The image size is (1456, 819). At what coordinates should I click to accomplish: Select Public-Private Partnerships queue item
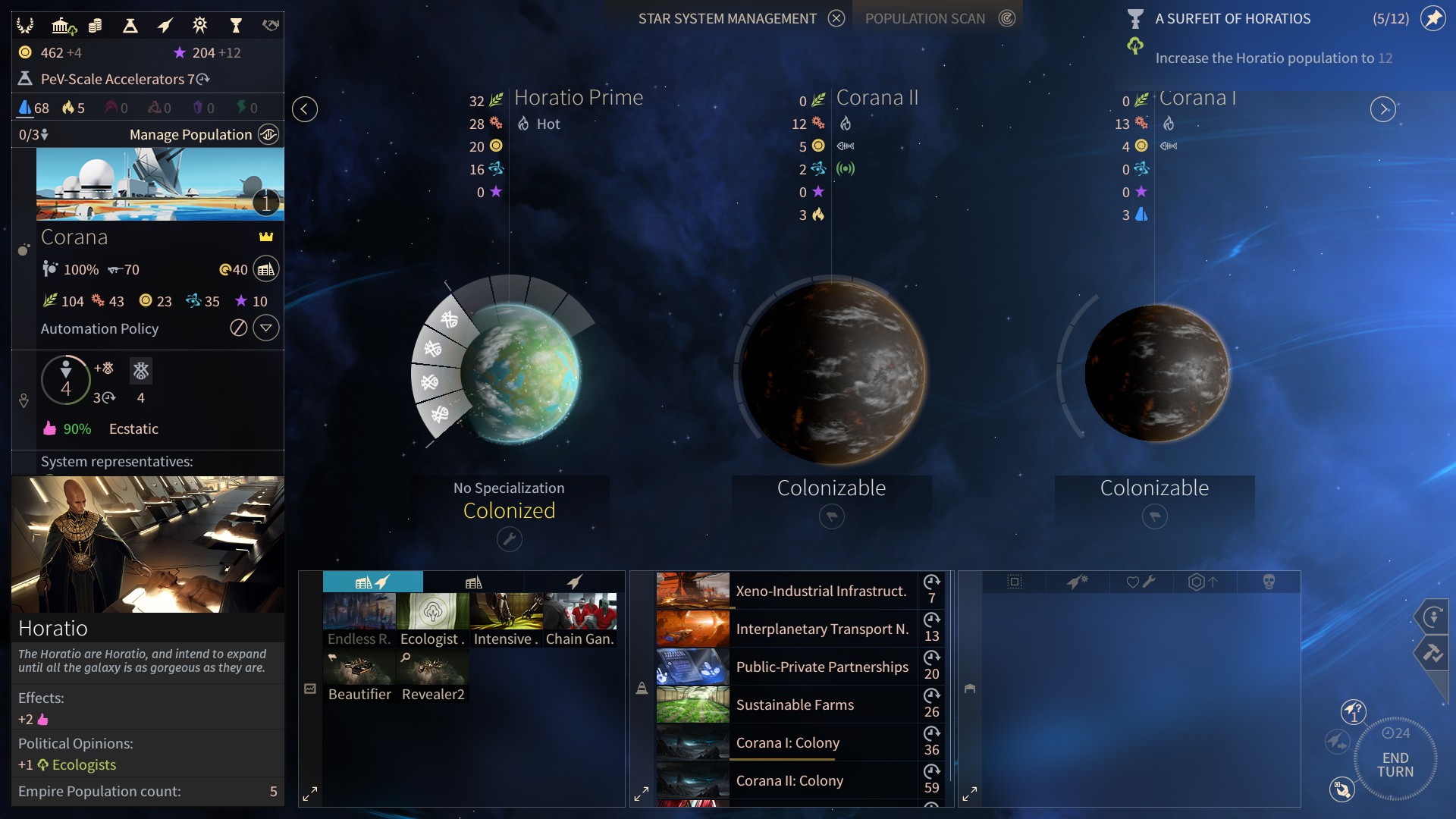821,667
